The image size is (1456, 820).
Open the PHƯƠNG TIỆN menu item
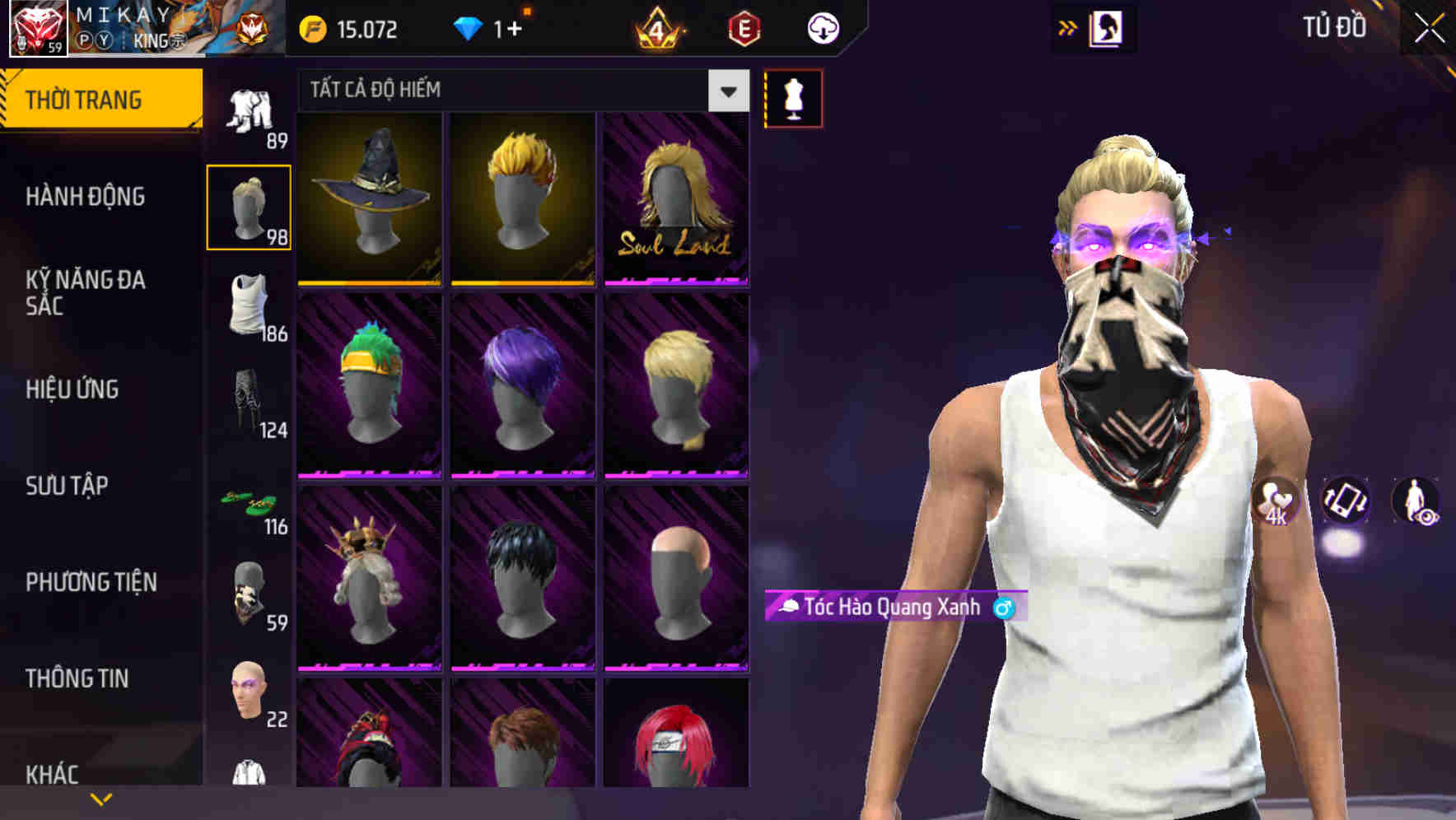point(91,581)
